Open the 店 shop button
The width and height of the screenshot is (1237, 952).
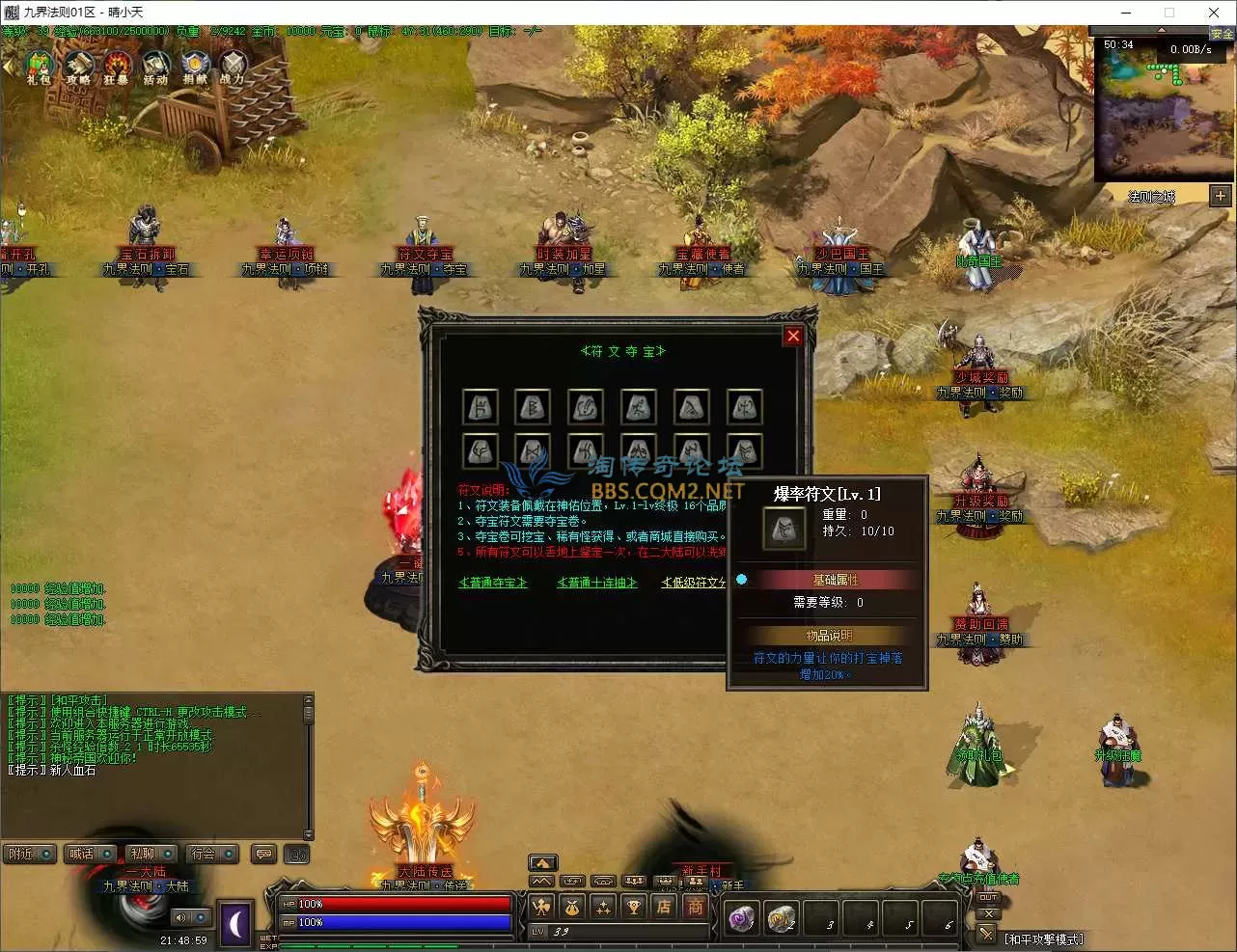pyautogui.click(x=664, y=907)
